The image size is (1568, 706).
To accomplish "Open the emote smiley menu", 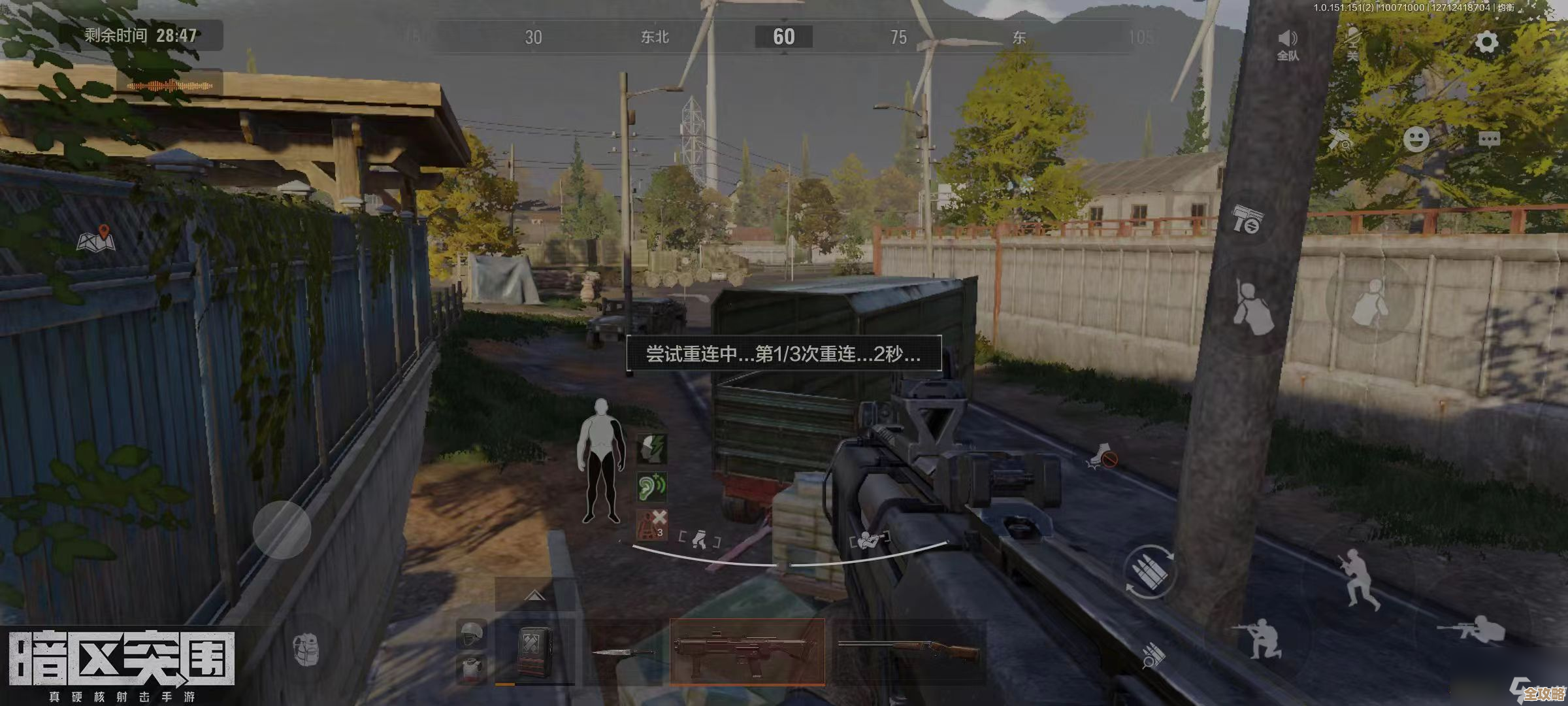I will coord(1417,139).
